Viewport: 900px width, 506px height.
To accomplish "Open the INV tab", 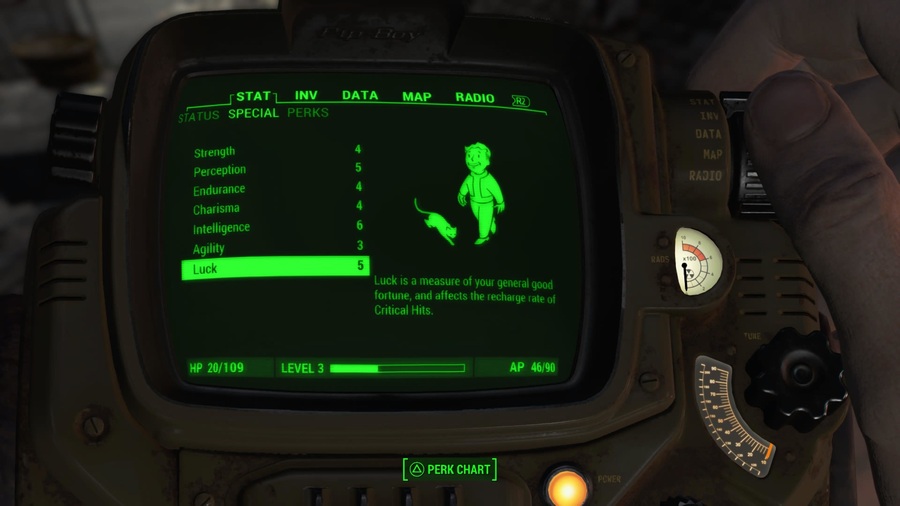I will pos(306,96).
